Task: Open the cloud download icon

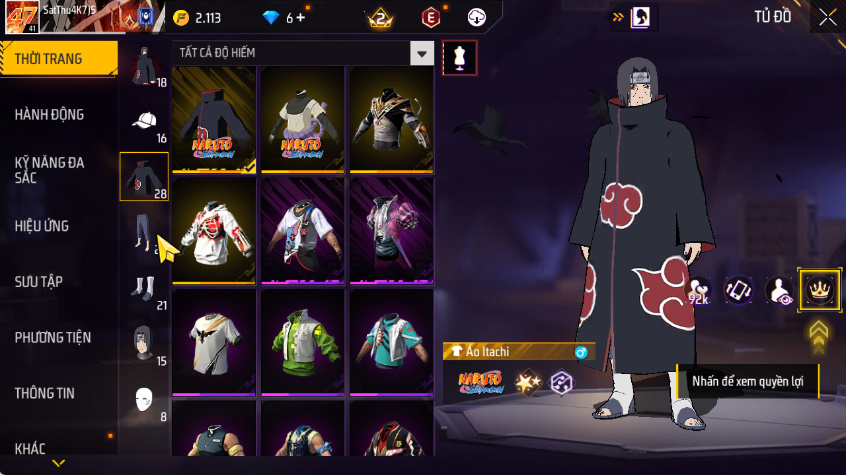Action: tap(477, 17)
